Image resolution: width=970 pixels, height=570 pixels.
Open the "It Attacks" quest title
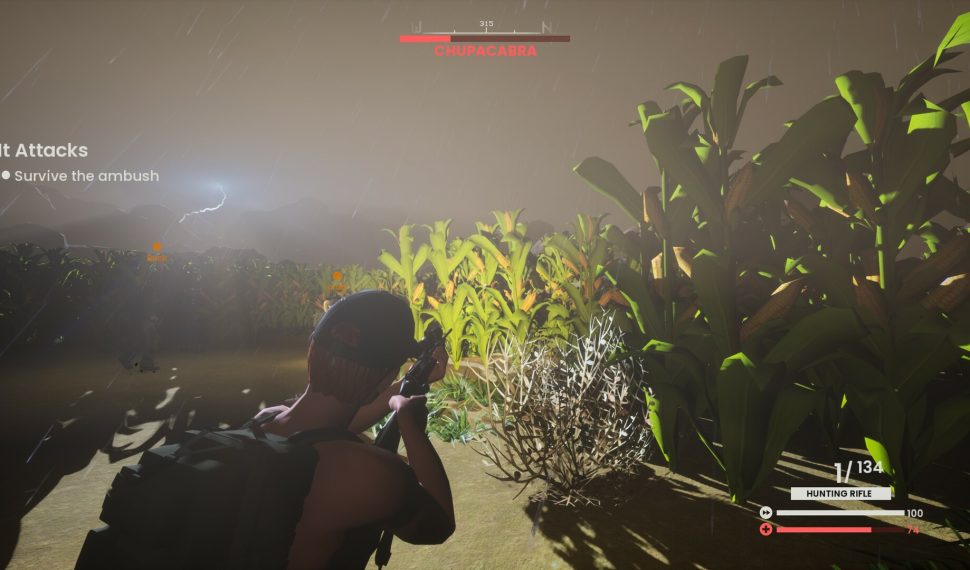tap(45, 150)
